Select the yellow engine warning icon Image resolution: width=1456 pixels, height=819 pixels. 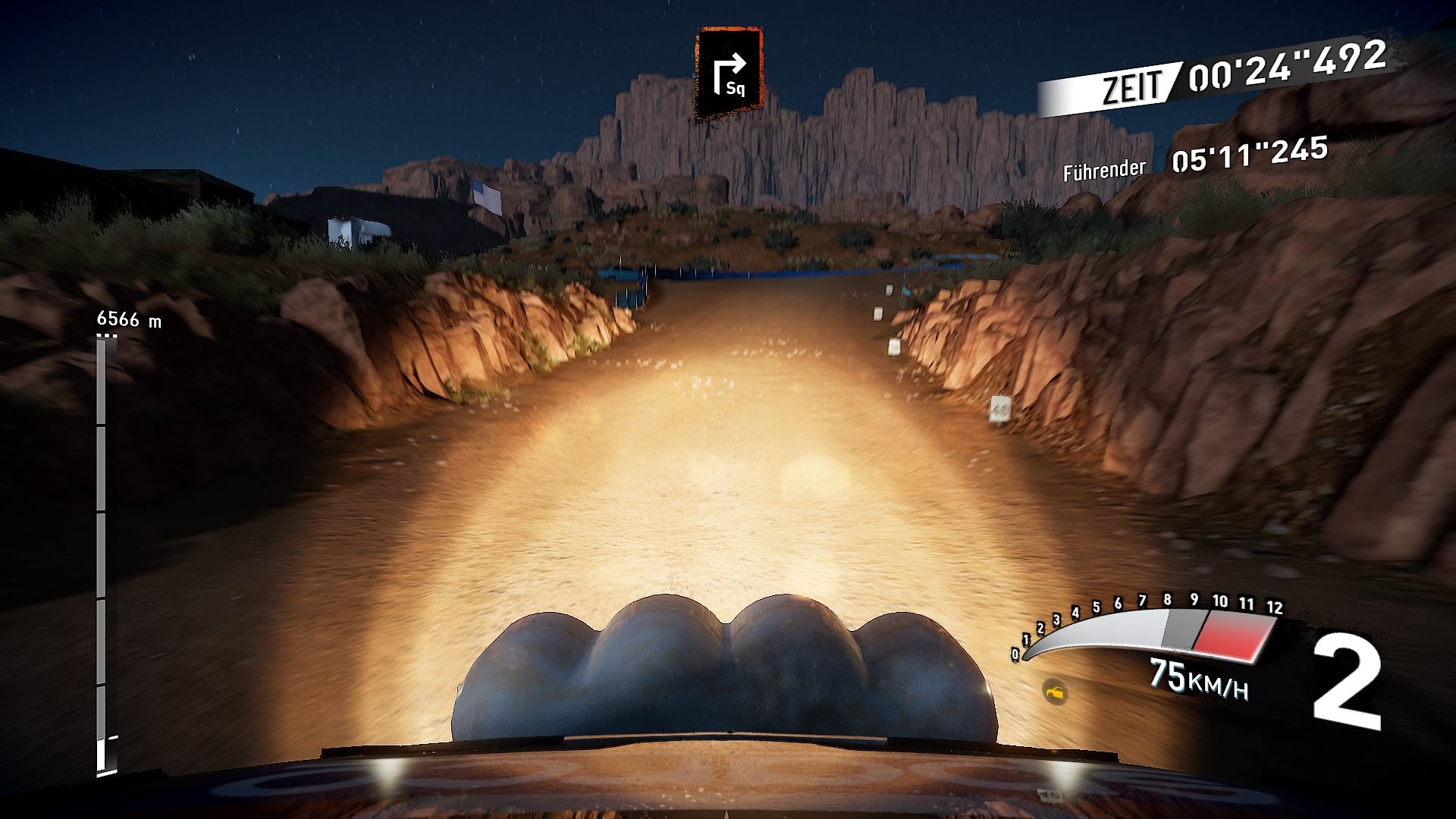1054,691
